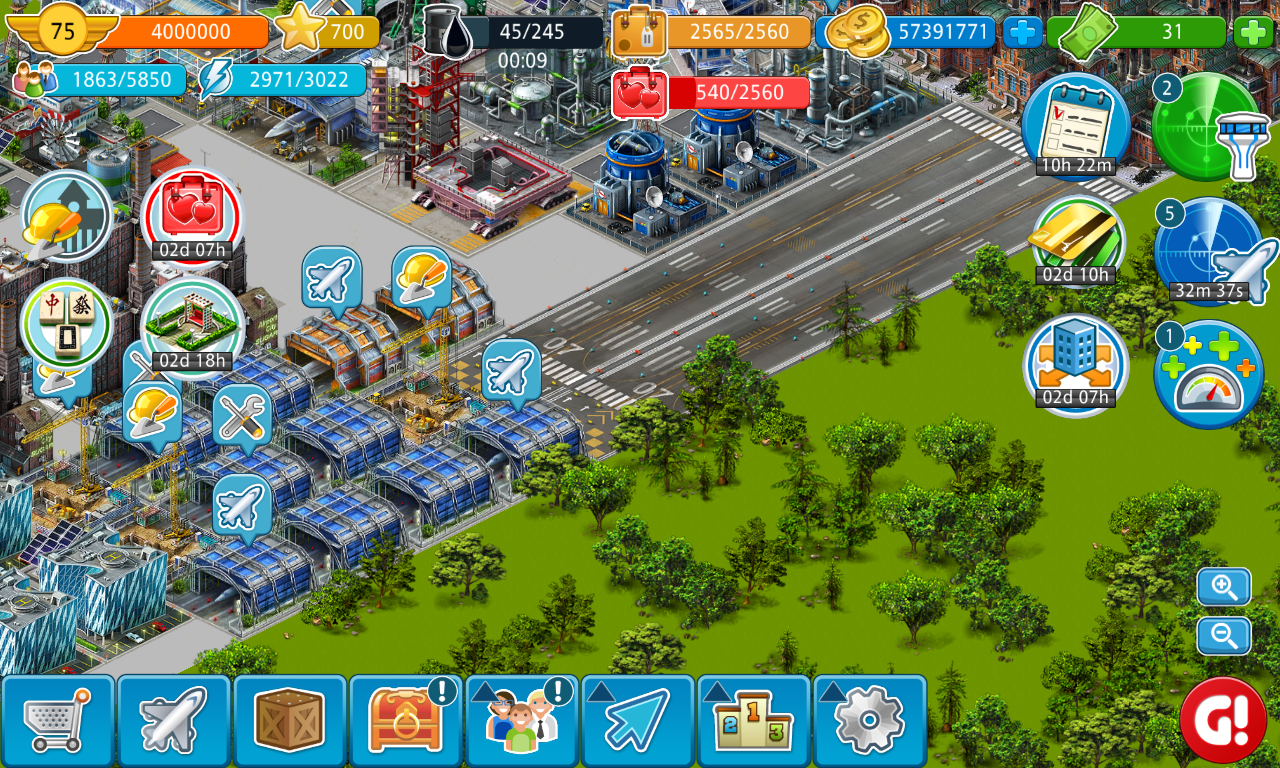The height and width of the screenshot is (768, 1280).
Task: Show the podium leaderboard rankings
Action: (753, 720)
